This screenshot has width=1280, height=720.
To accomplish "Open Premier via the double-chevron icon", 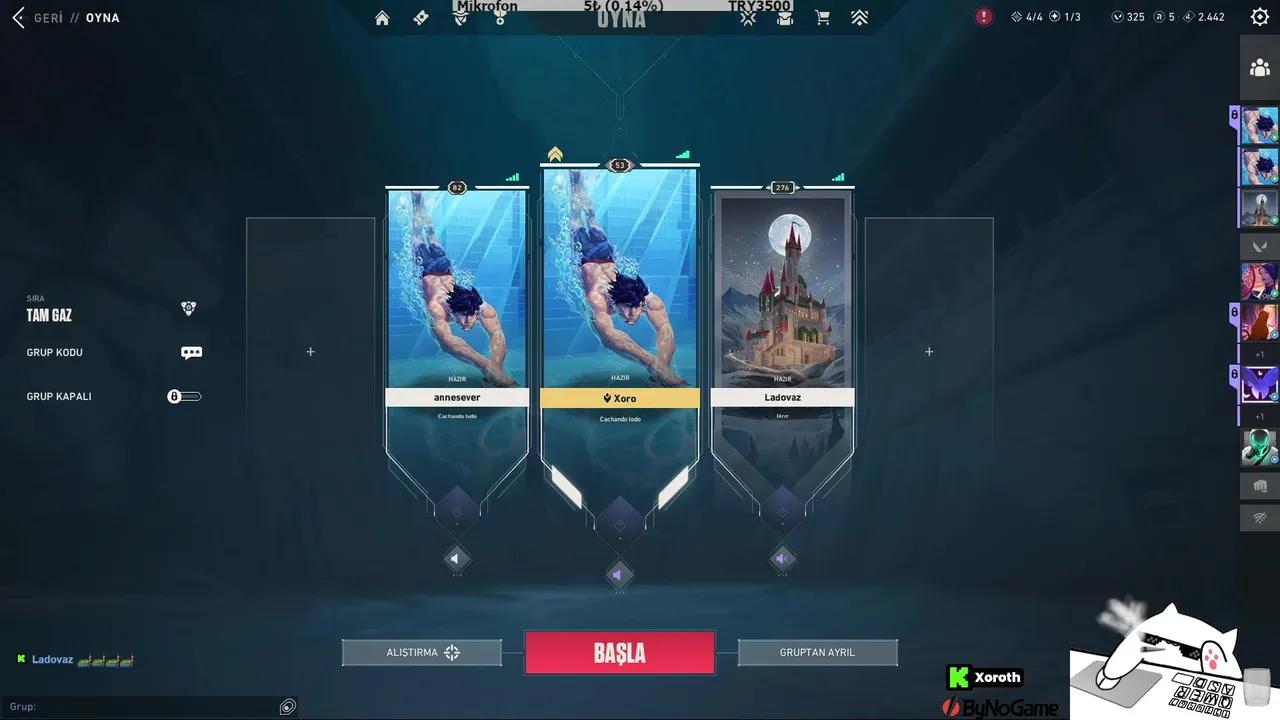I will [859, 17].
